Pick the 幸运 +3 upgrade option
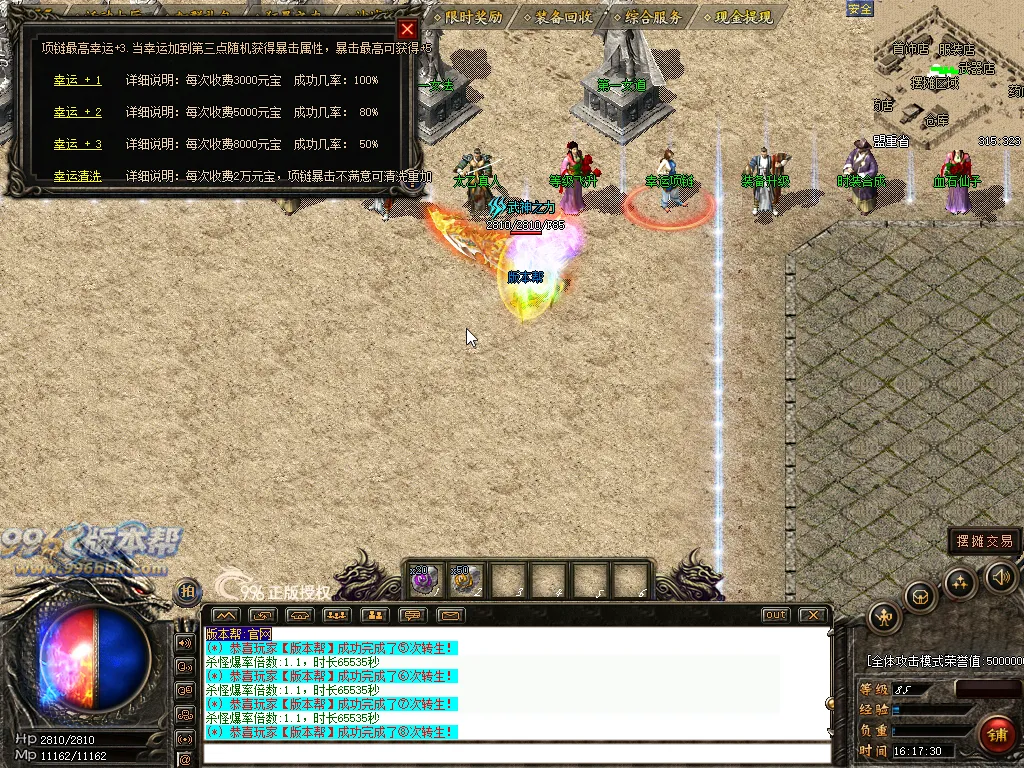 click(x=77, y=144)
